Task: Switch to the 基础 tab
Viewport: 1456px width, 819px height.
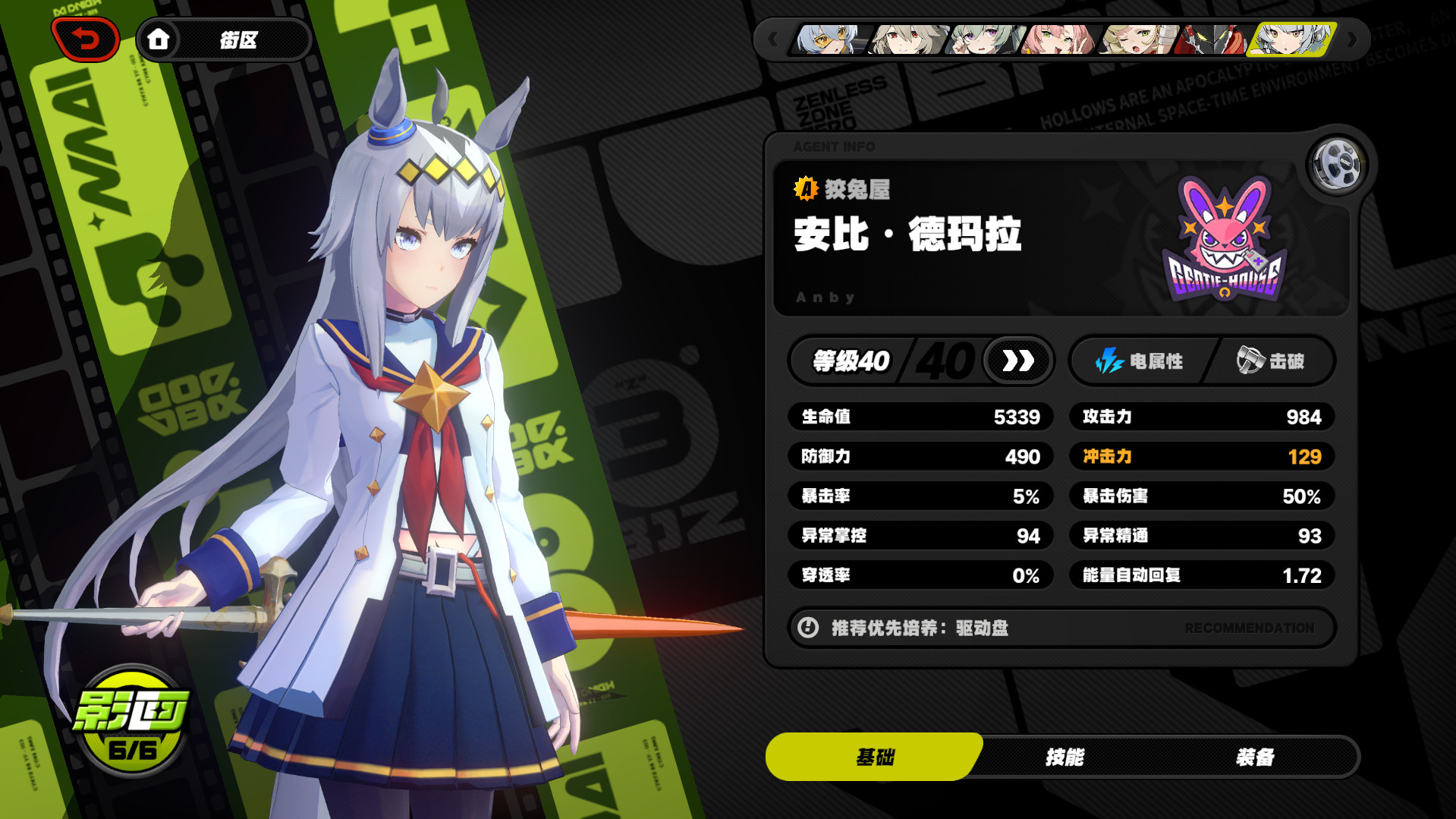Action: pos(874,757)
